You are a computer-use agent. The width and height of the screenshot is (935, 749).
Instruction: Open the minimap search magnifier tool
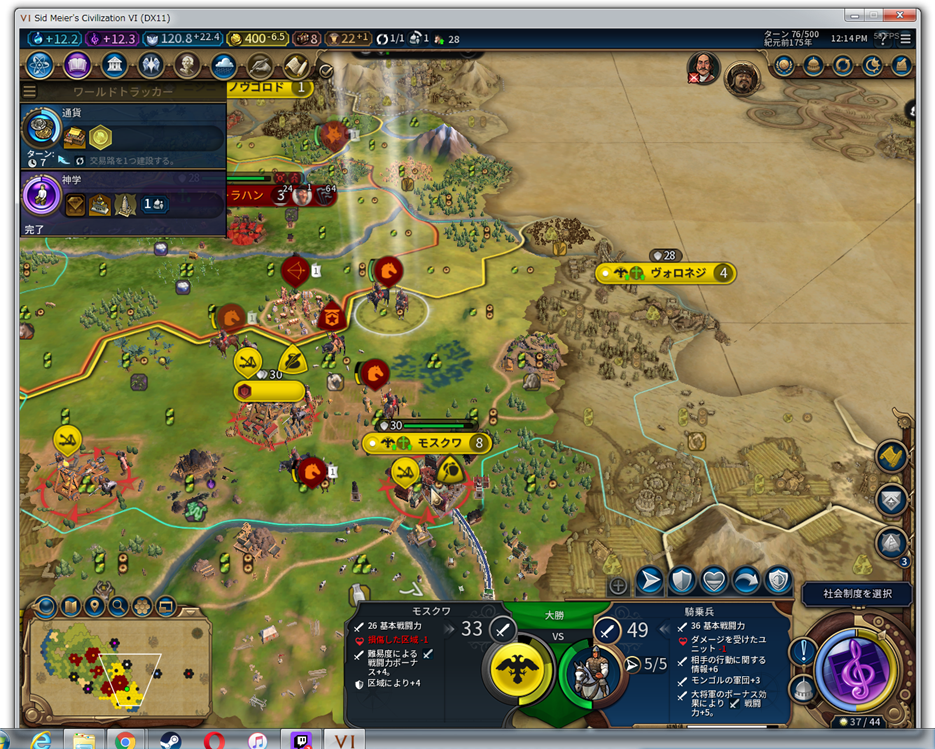118,606
